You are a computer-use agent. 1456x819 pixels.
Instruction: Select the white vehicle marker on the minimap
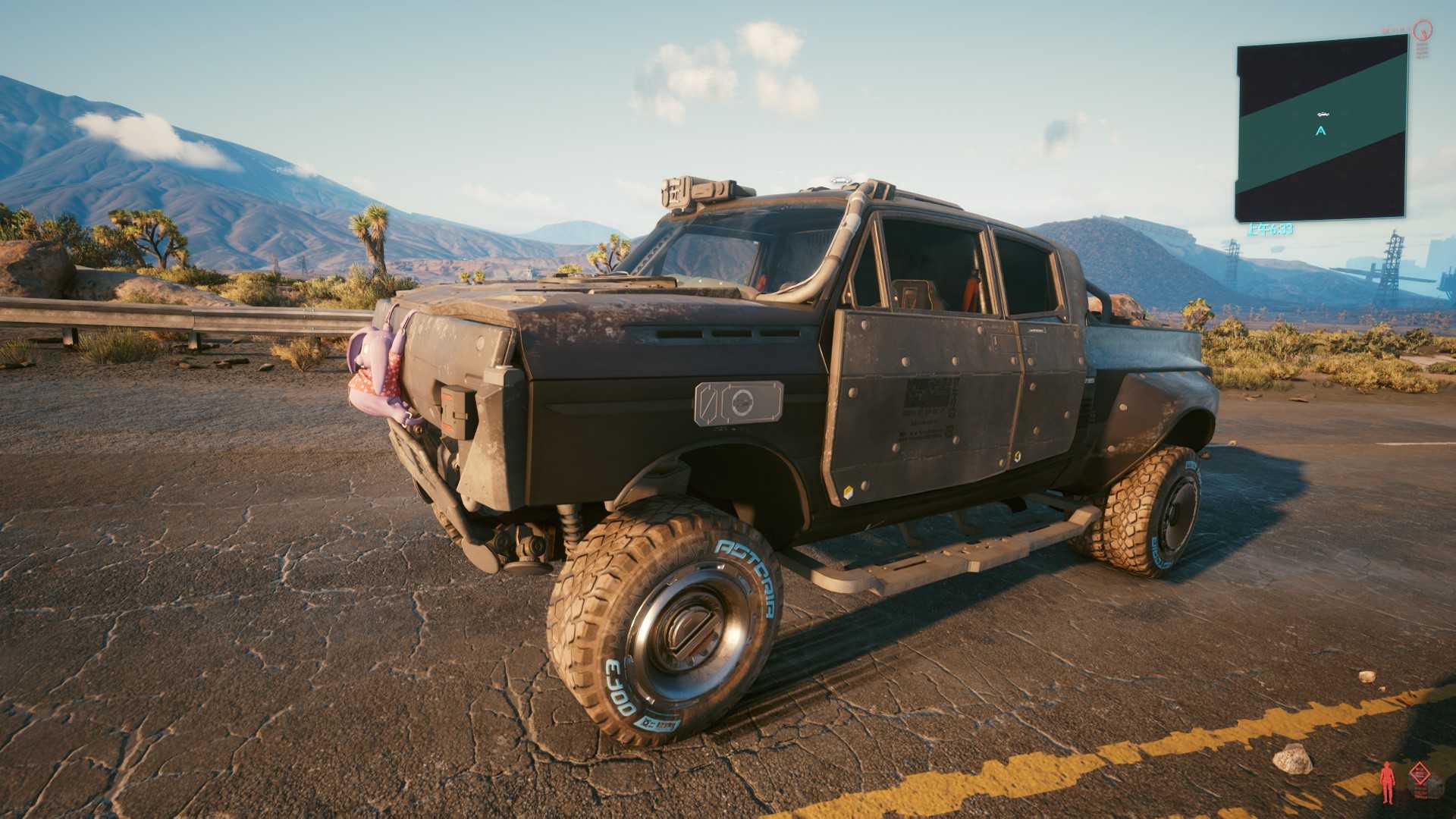point(1323,115)
